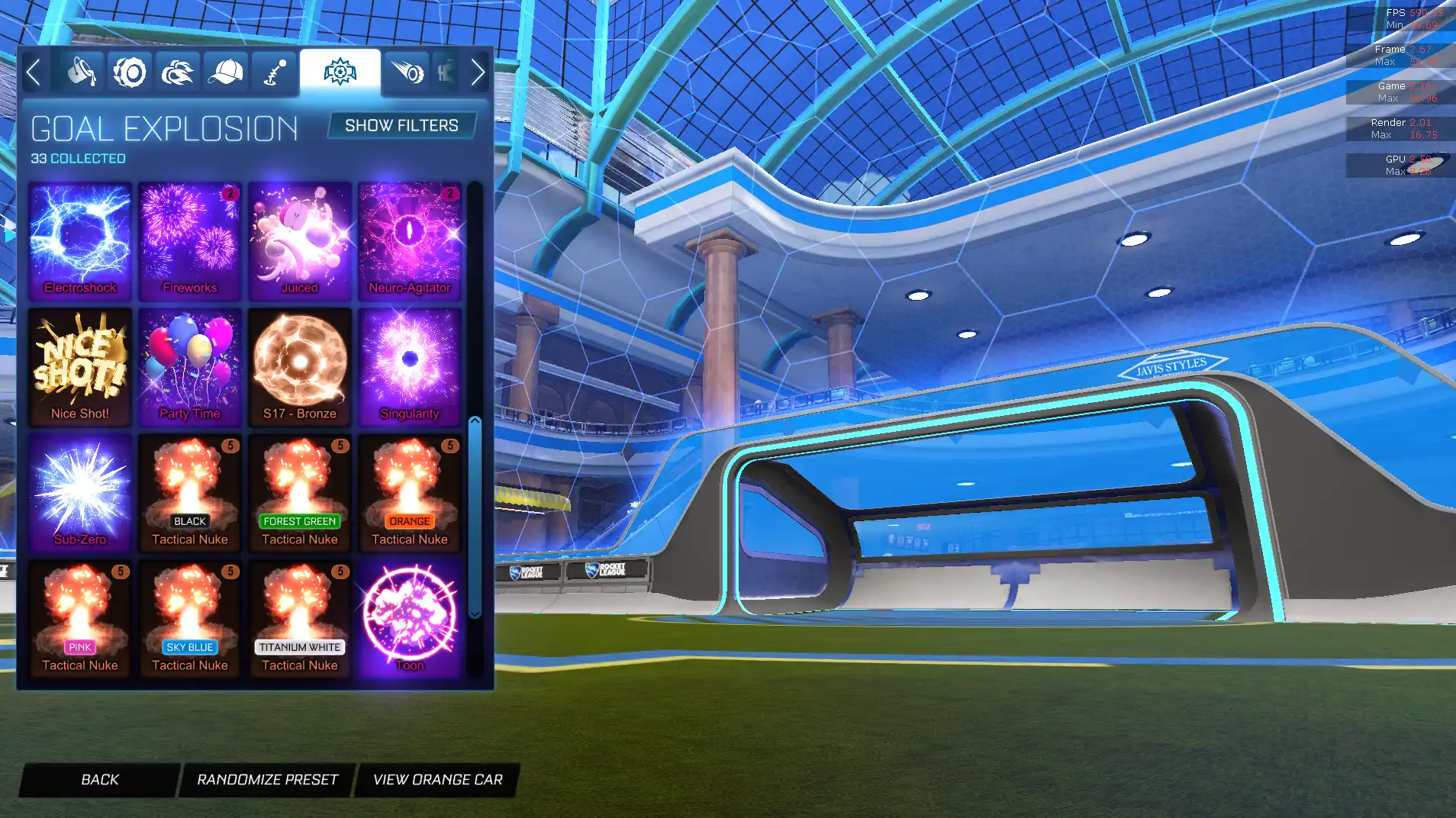
Task: Equip the Toon goal explosion
Action: [410, 617]
